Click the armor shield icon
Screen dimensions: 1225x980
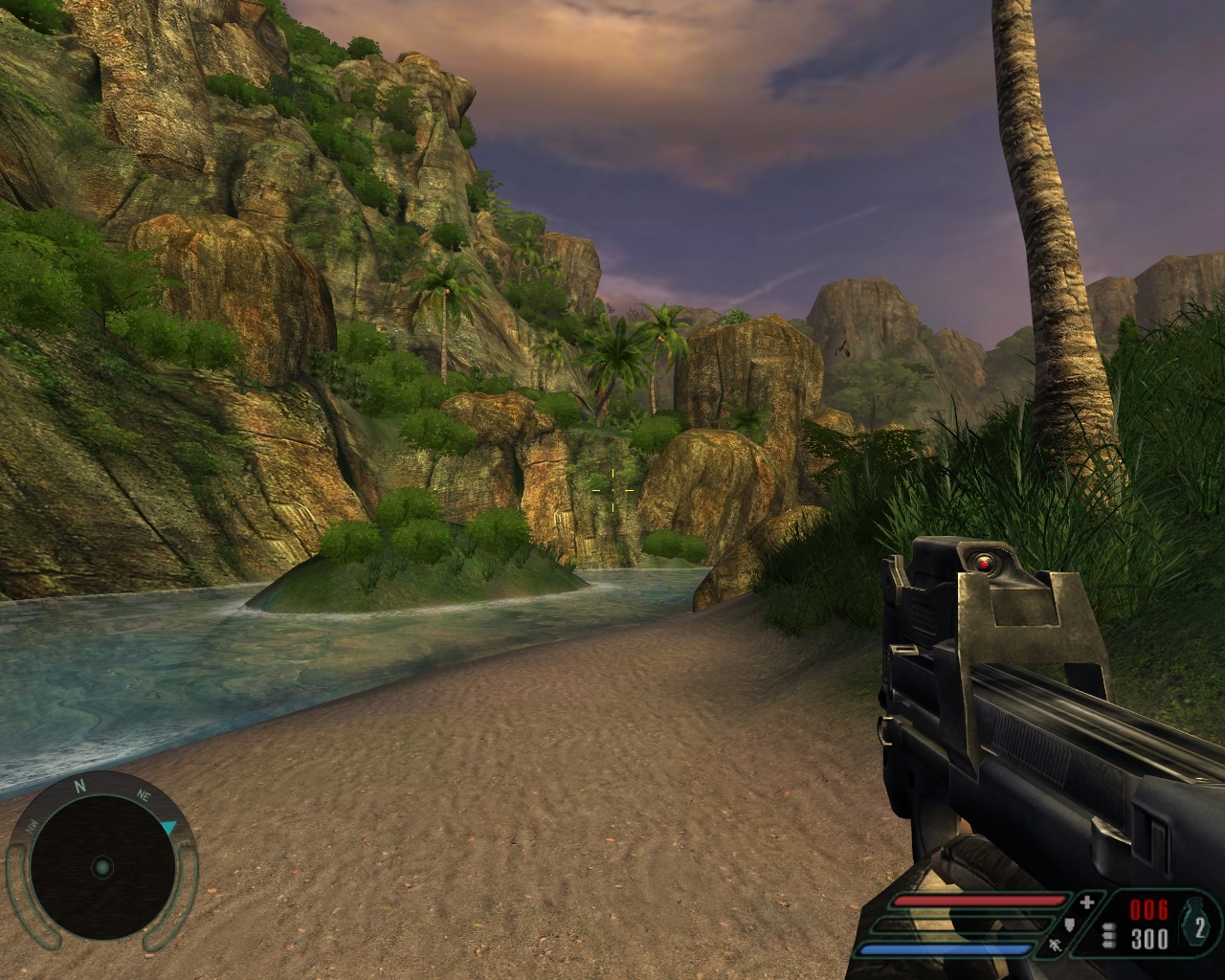[1070, 924]
